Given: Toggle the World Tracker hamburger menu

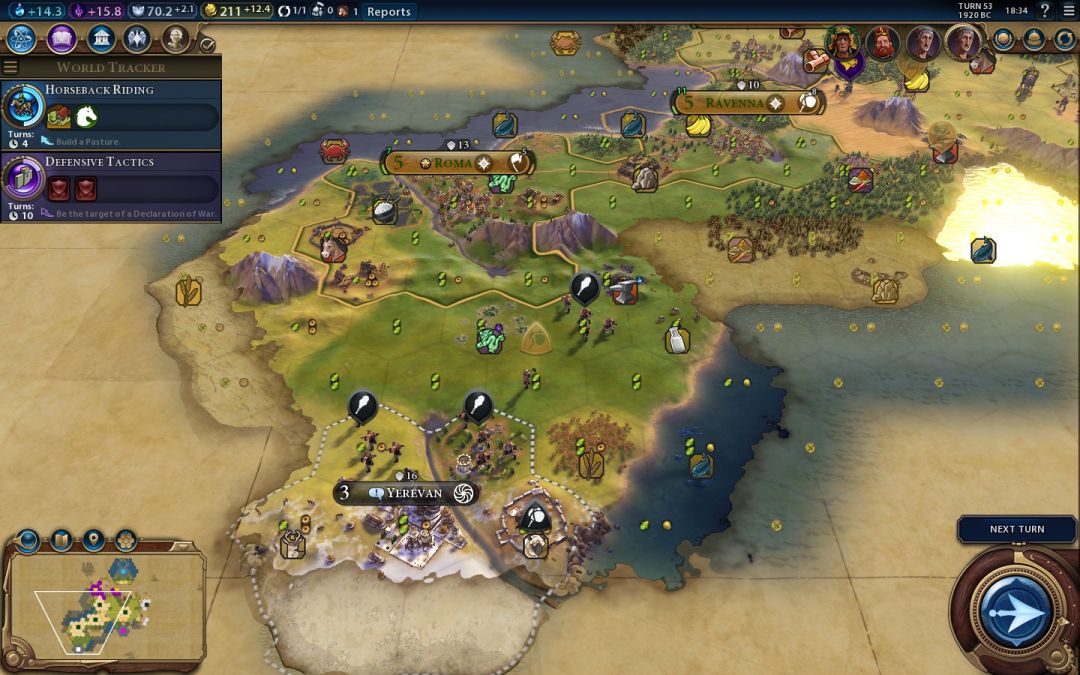Looking at the screenshot, I should 11,67.
